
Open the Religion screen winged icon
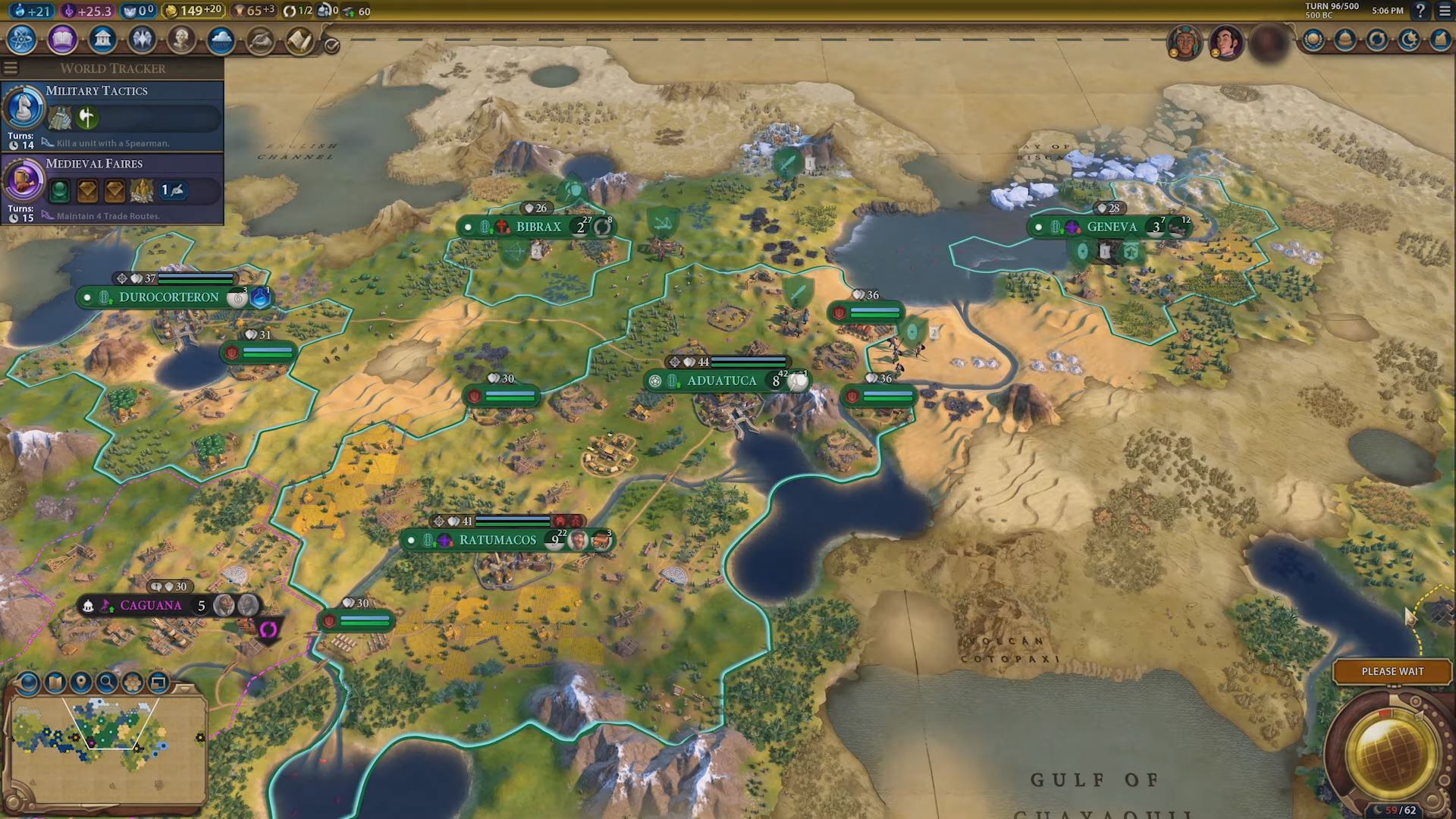pyautogui.click(x=143, y=38)
